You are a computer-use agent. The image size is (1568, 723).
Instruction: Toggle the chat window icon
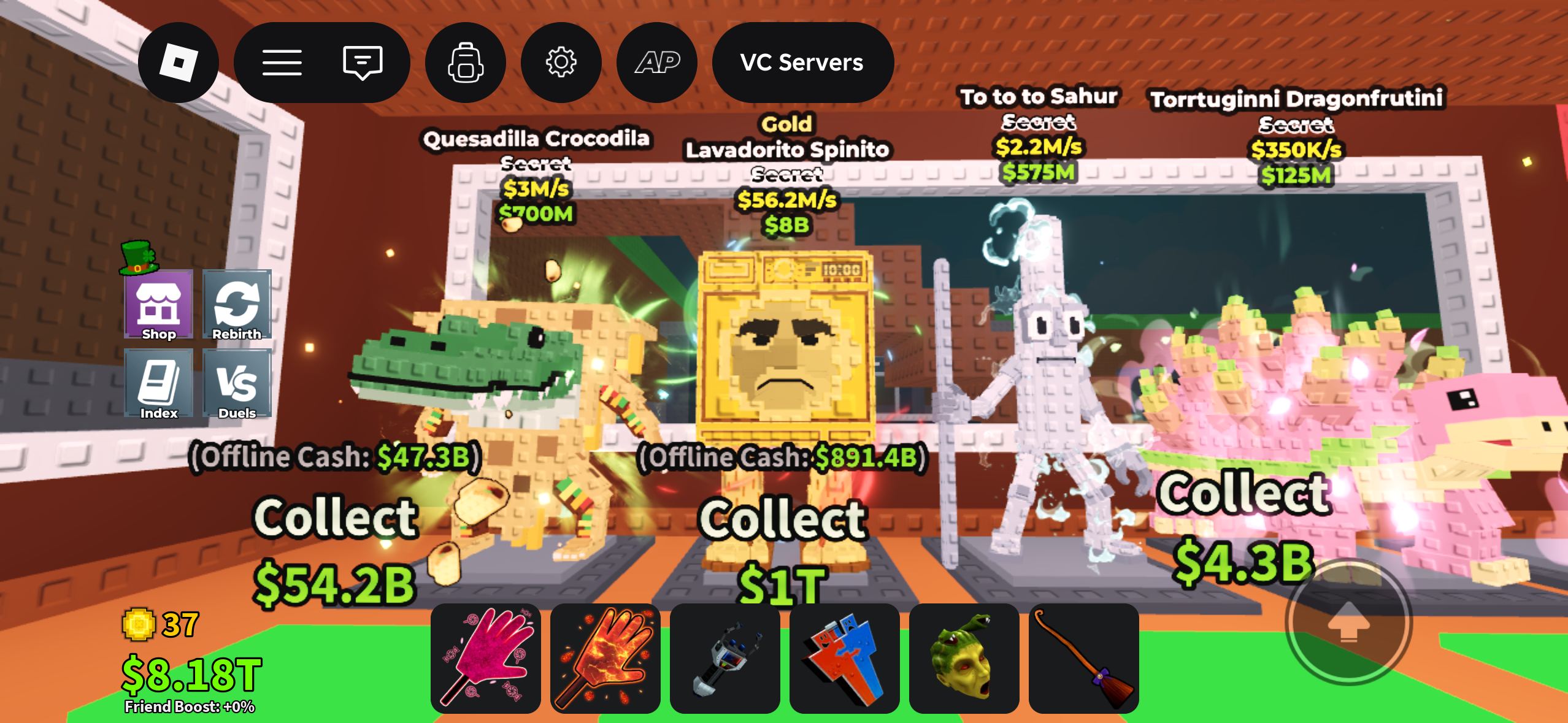click(363, 63)
